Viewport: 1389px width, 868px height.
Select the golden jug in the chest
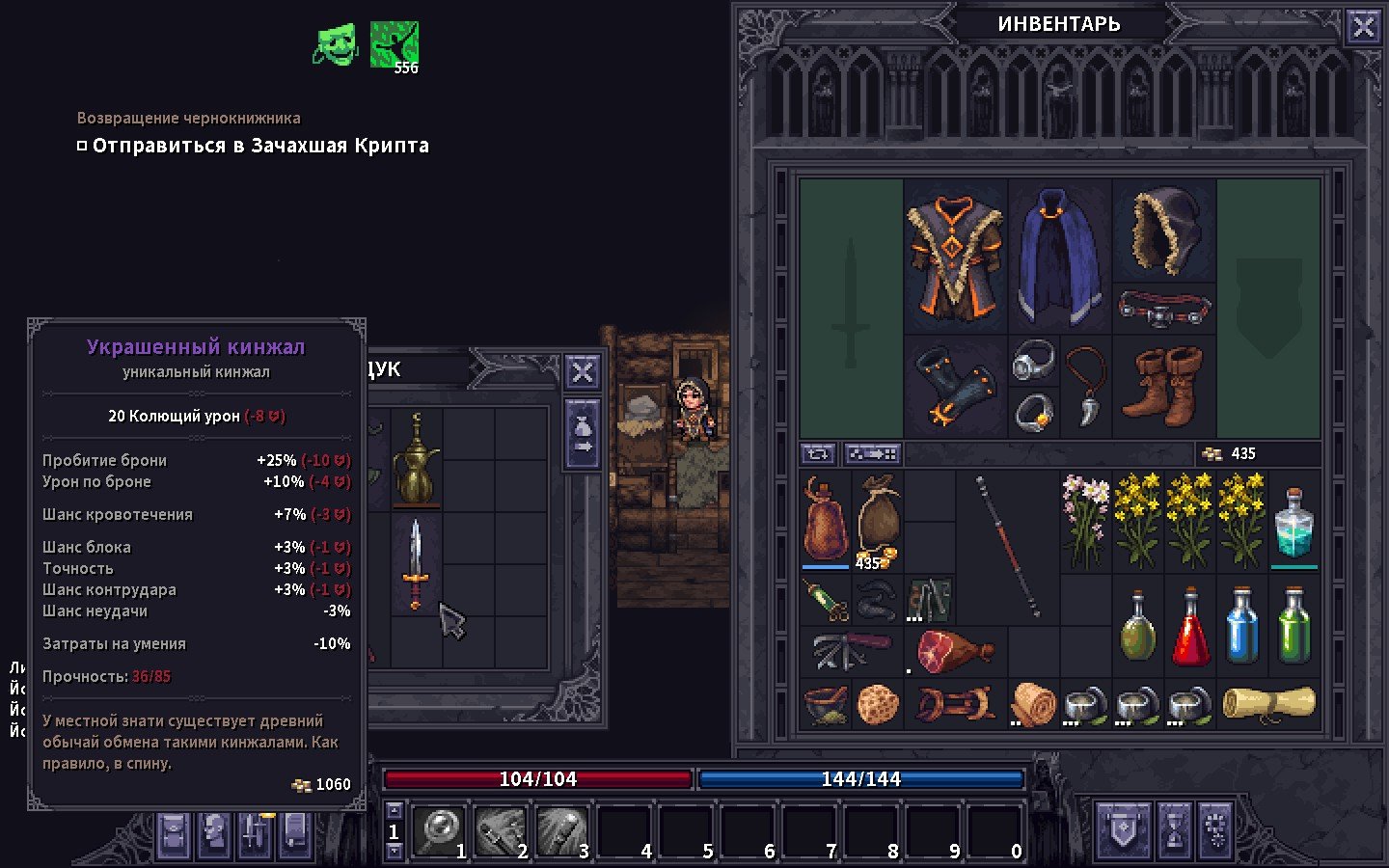point(416,459)
